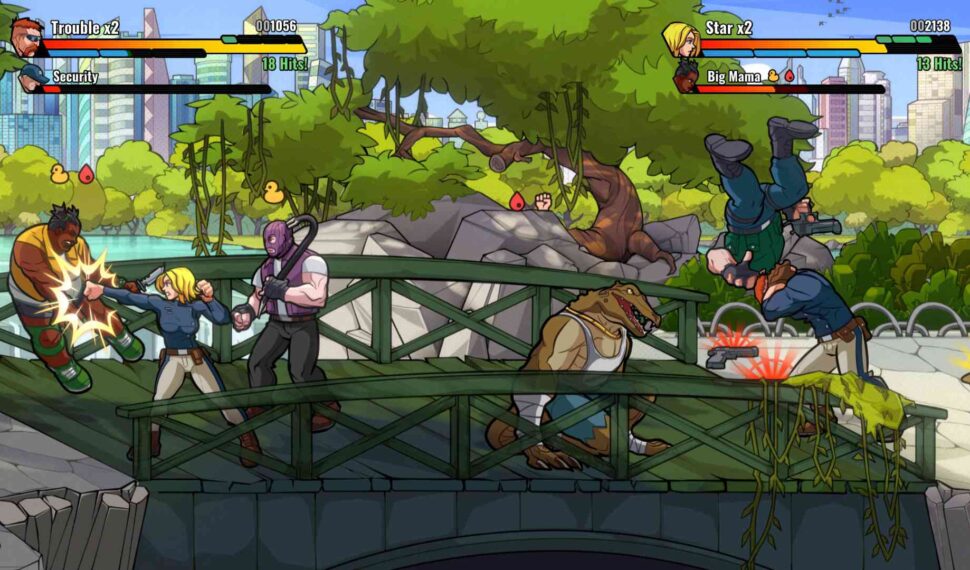Select Star's player portrait
The width and height of the screenshot is (970, 570).
tap(680, 39)
